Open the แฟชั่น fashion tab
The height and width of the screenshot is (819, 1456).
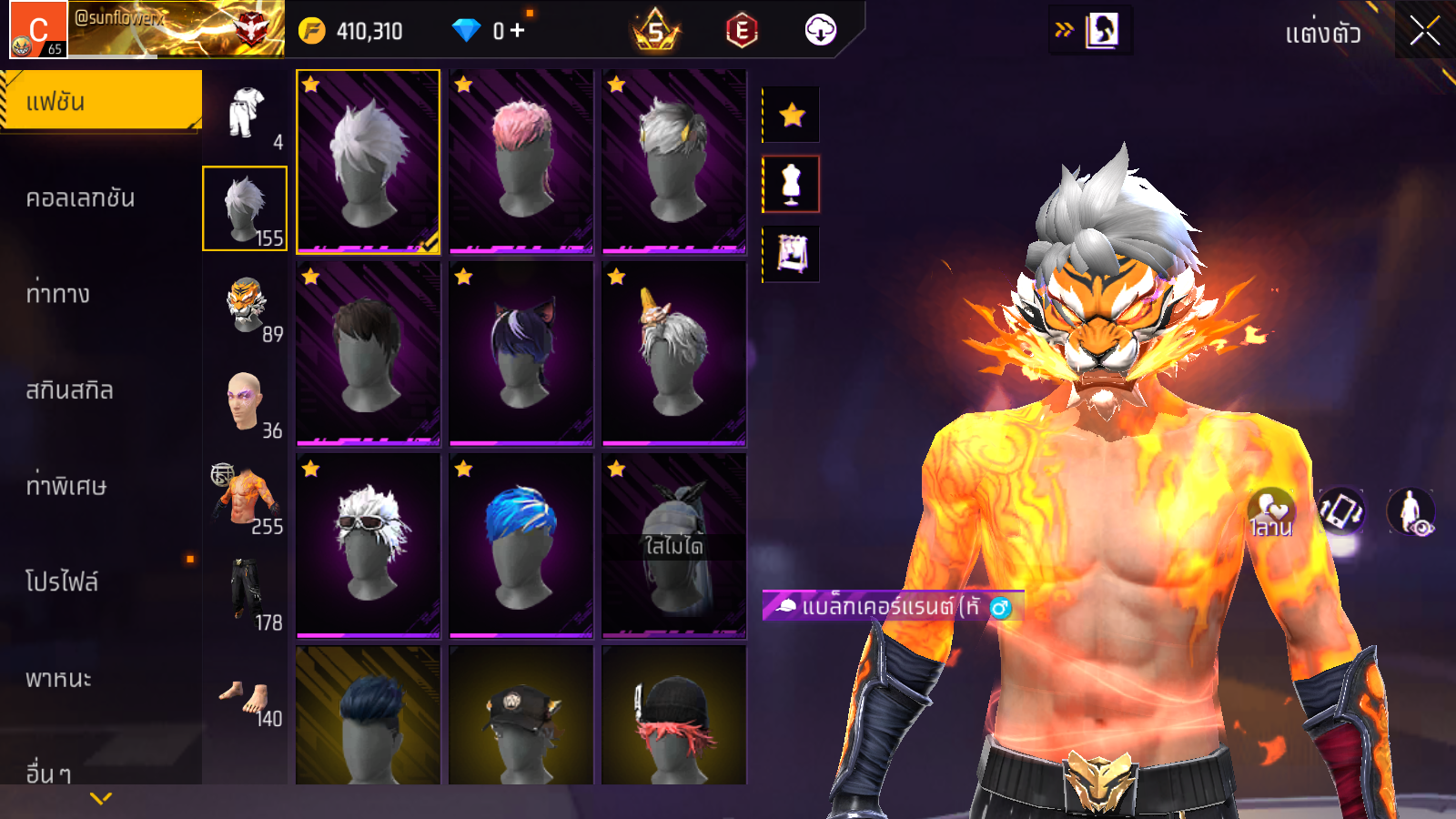pyautogui.click(x=100, y=101)
